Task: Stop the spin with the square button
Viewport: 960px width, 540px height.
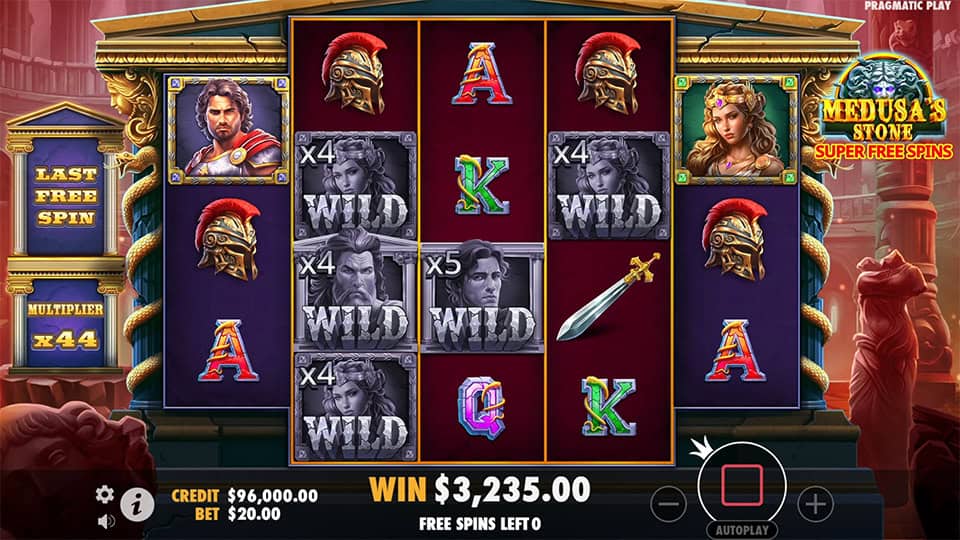Action: pyautogui.click(x=741, y=483)
